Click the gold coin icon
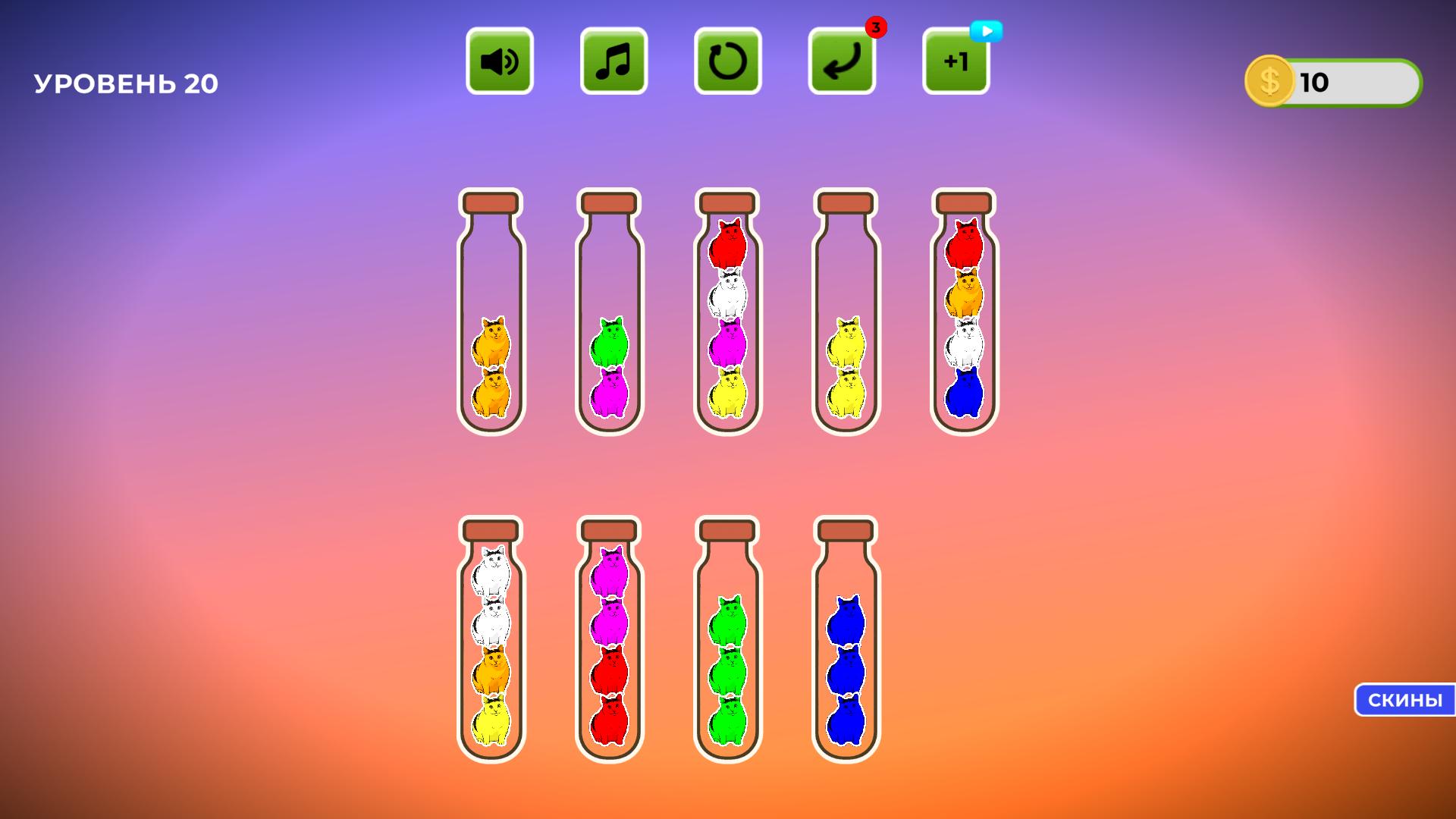1456x819 pixels. (x=1268, y=83)
